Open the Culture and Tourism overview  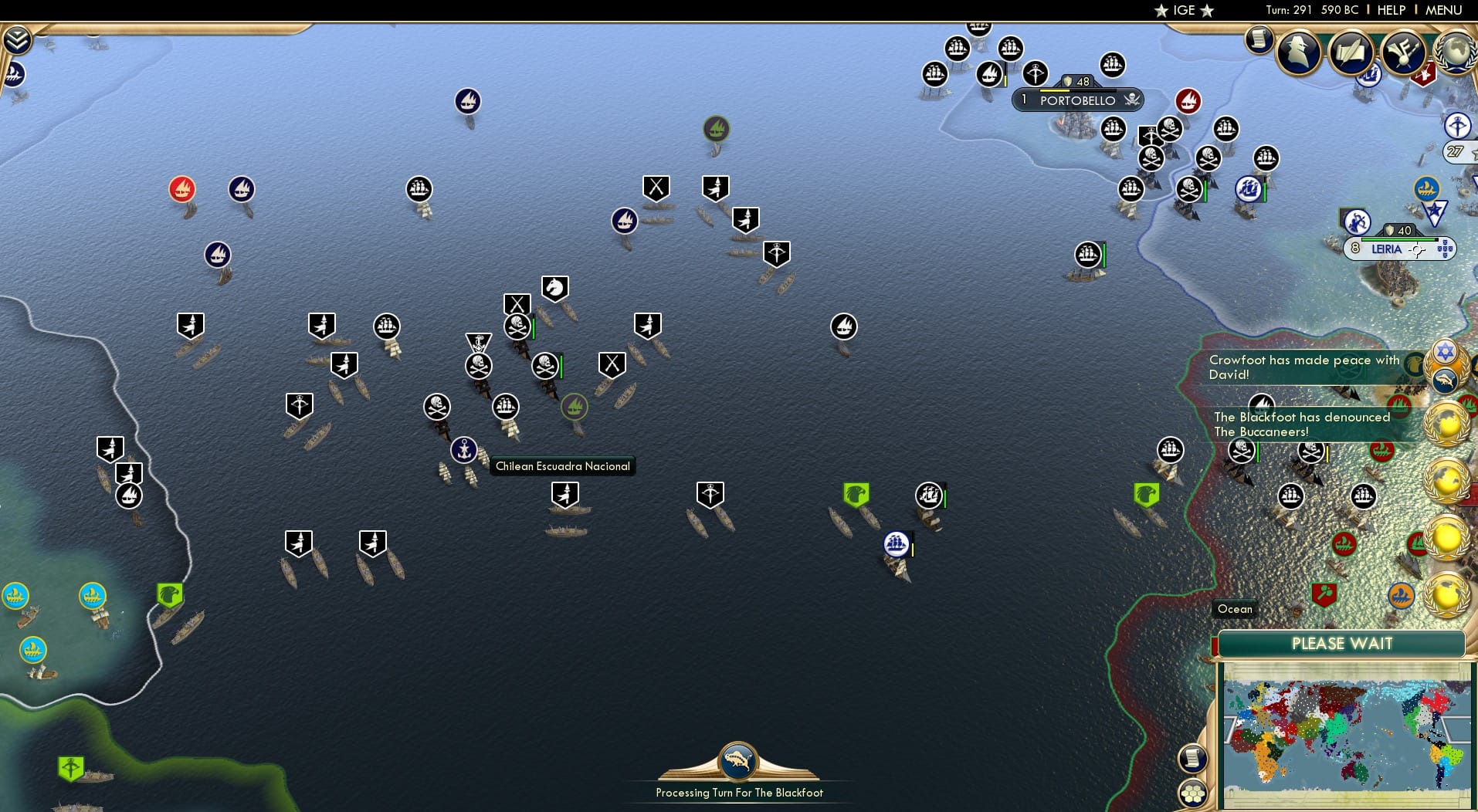point(1404,54)
